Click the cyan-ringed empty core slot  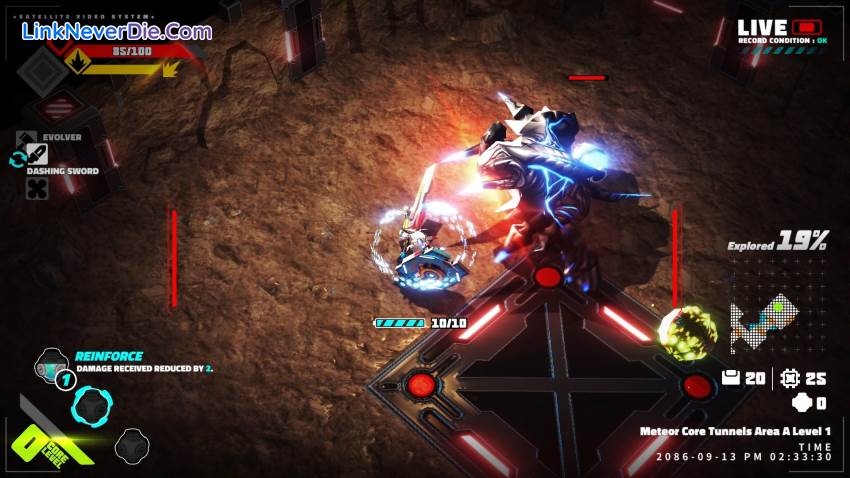pyautogui.click(x=93, y=405)
